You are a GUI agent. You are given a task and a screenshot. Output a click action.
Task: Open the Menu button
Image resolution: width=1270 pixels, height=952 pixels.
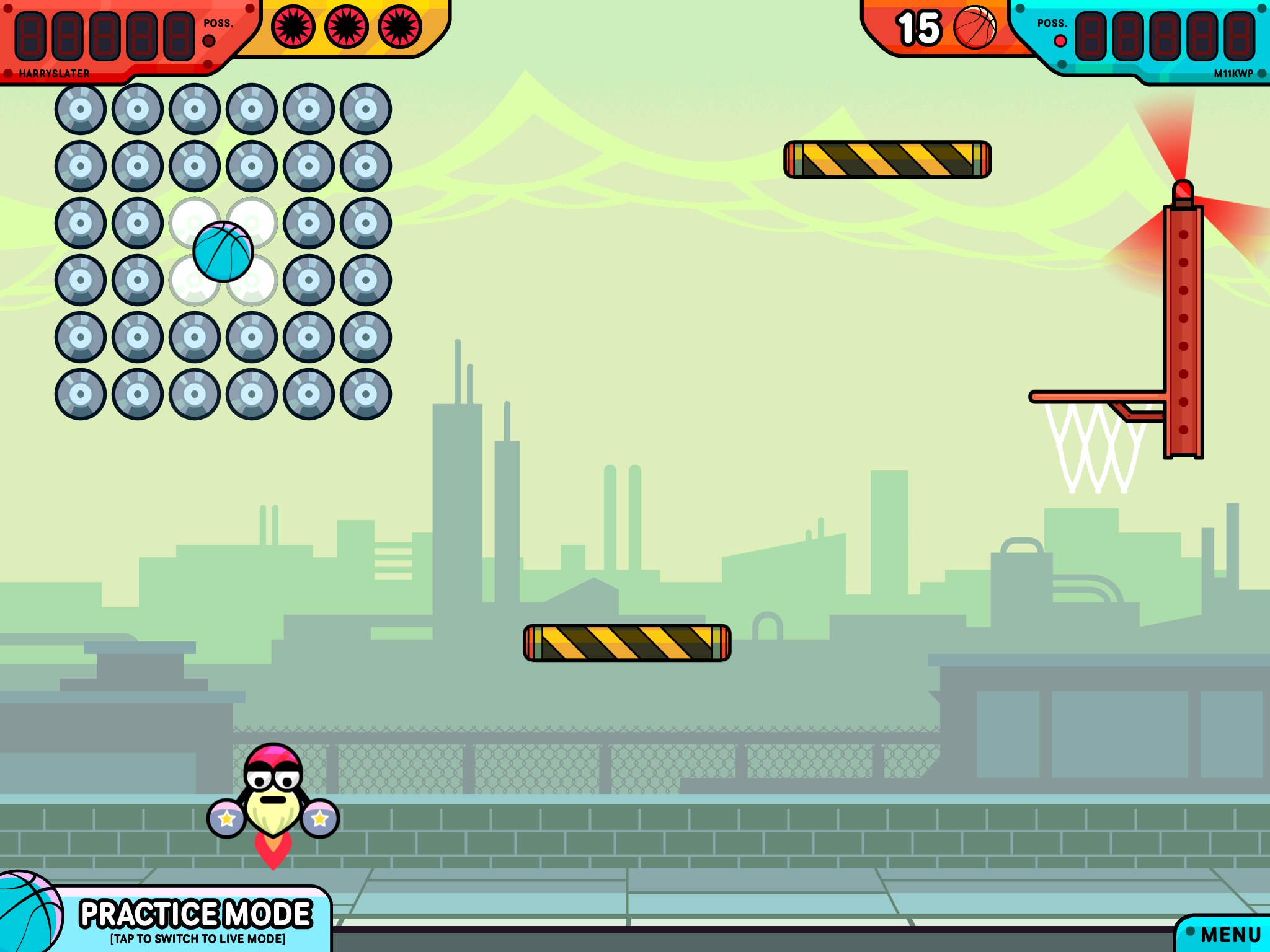pos(1229,933)
